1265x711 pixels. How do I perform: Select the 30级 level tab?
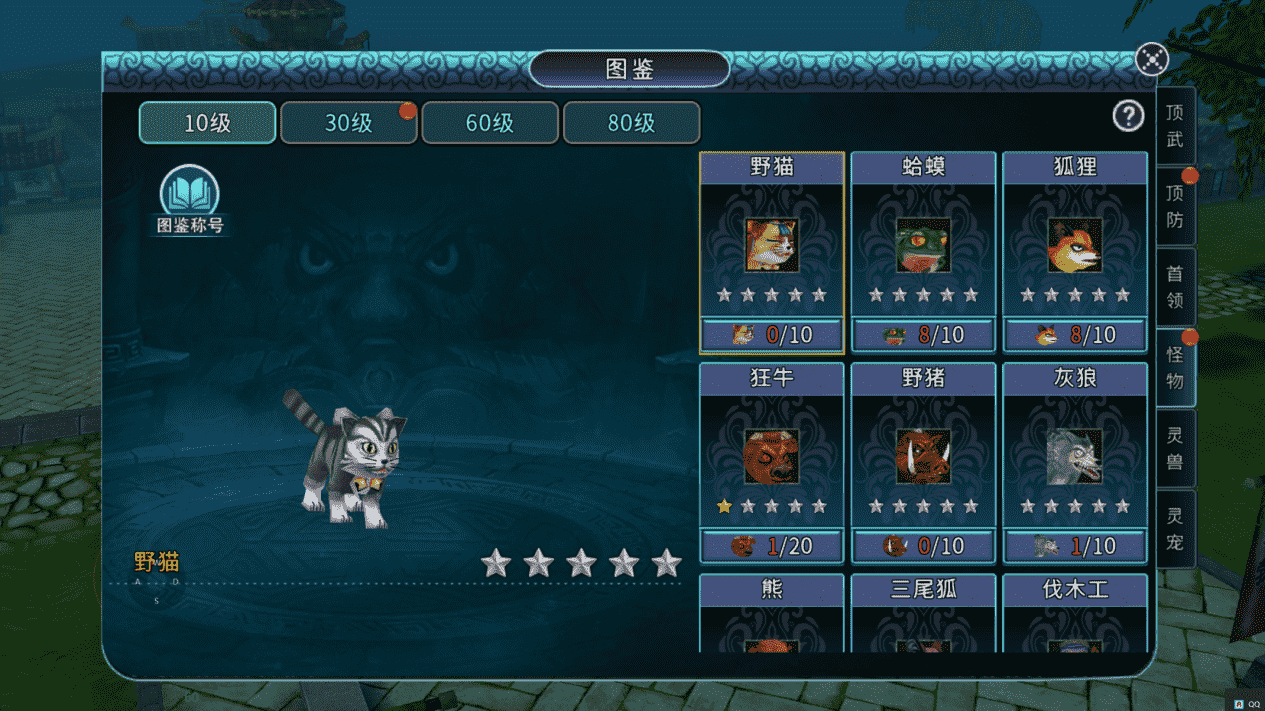tap(348, 123)
